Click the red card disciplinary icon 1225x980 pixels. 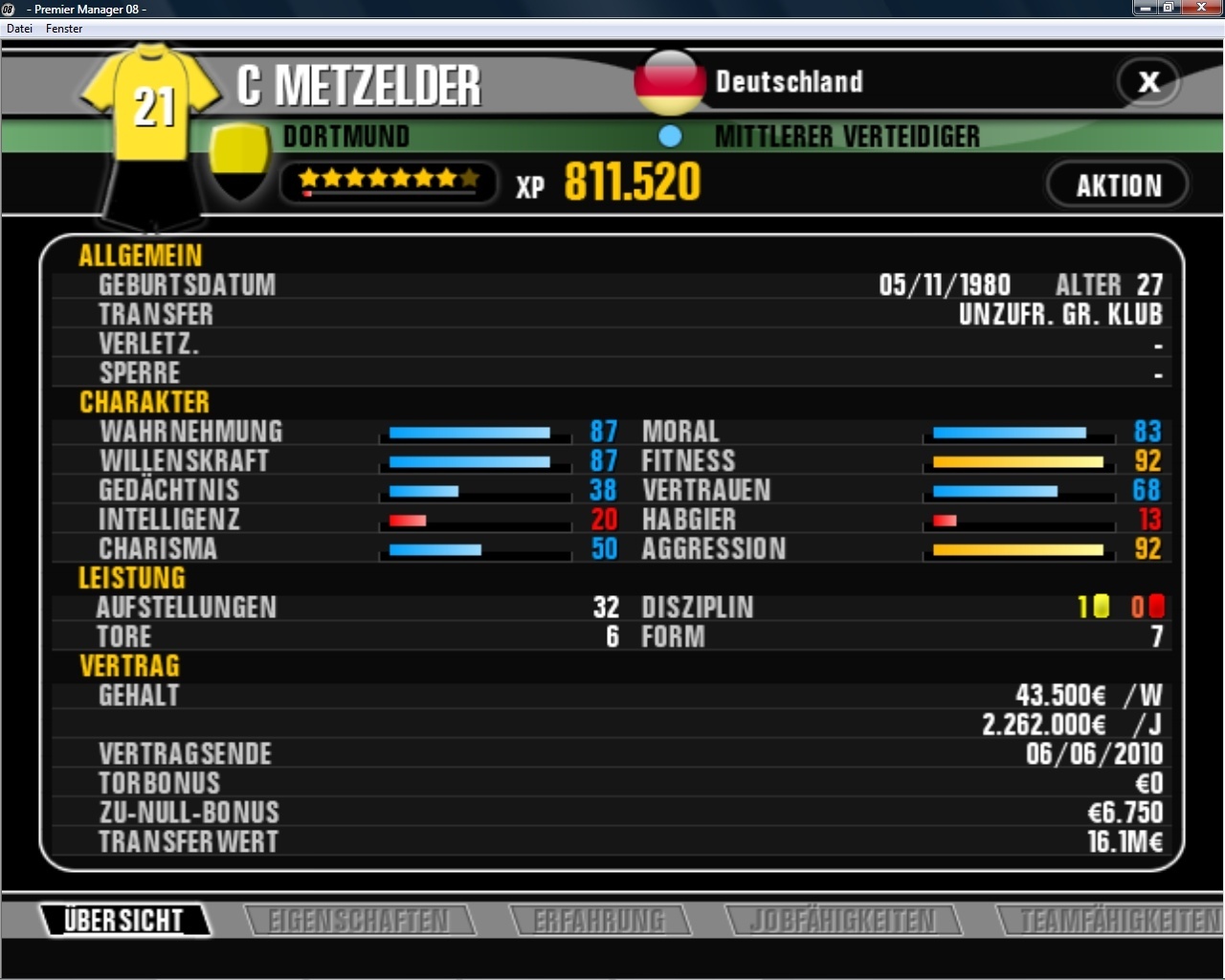(1155, 607)
